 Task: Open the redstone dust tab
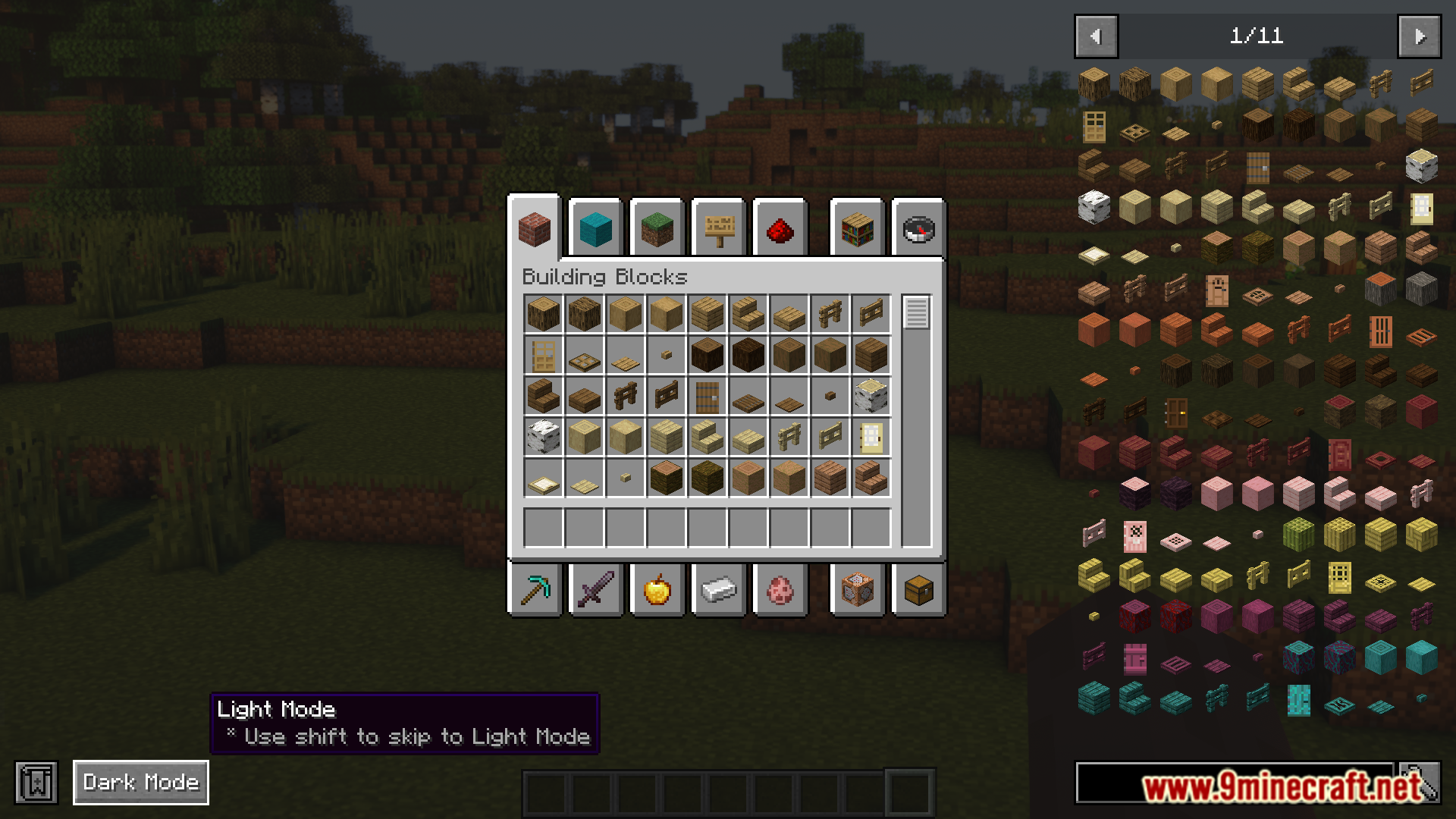click(780, 229)
